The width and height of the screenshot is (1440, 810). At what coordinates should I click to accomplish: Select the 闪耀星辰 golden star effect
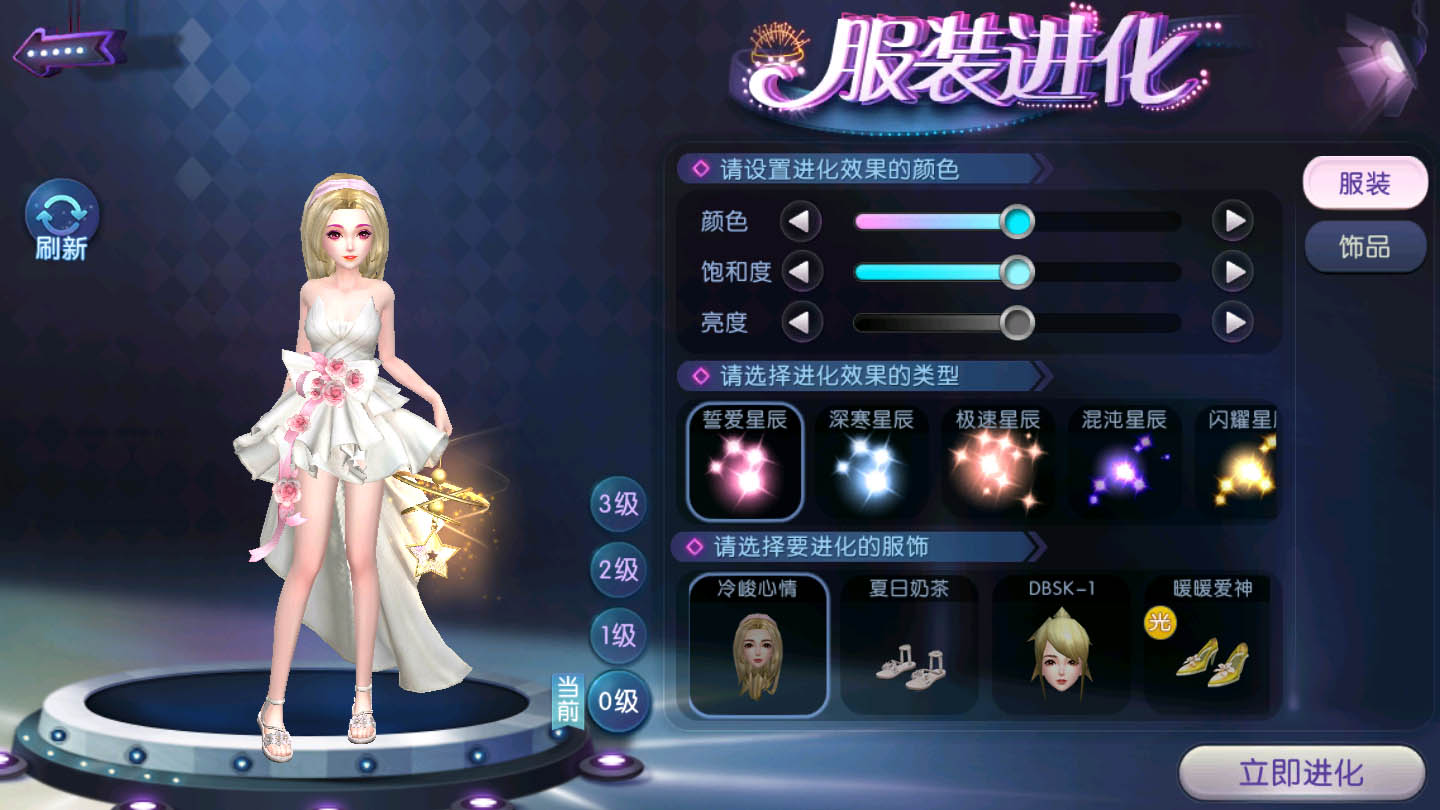click(1243, 460)
